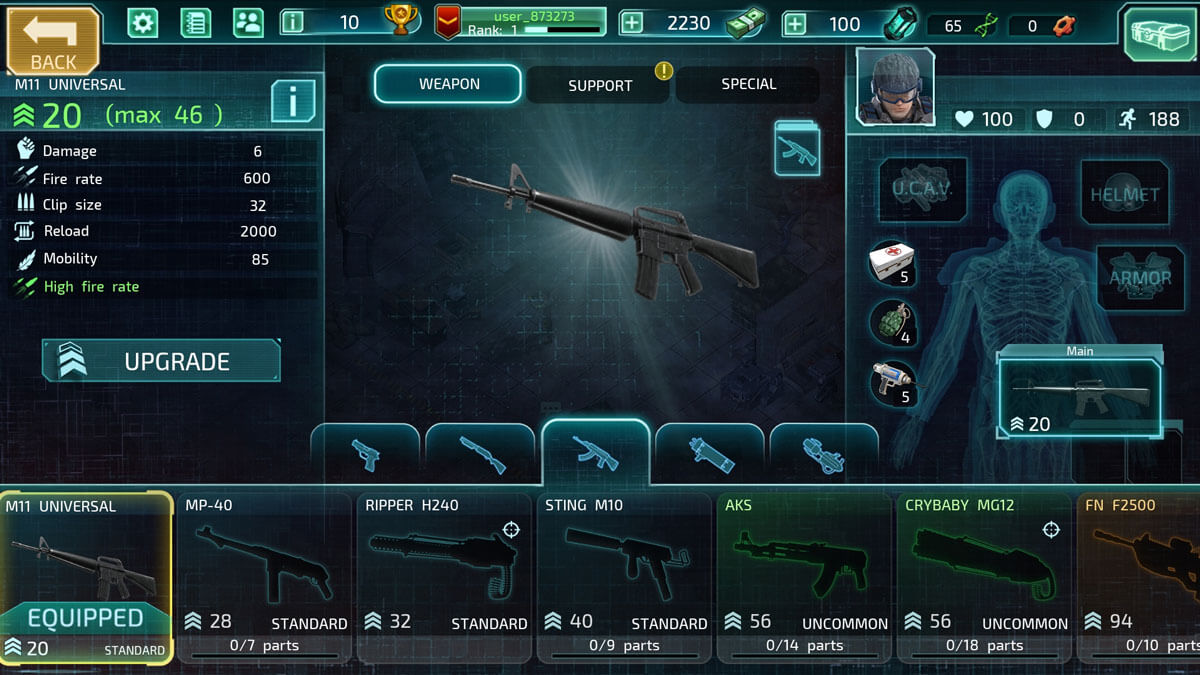The width and height of the screenshot is (1200, 675).
Task: Show info for the M11 Universal
Action: [x=293, y=101]
